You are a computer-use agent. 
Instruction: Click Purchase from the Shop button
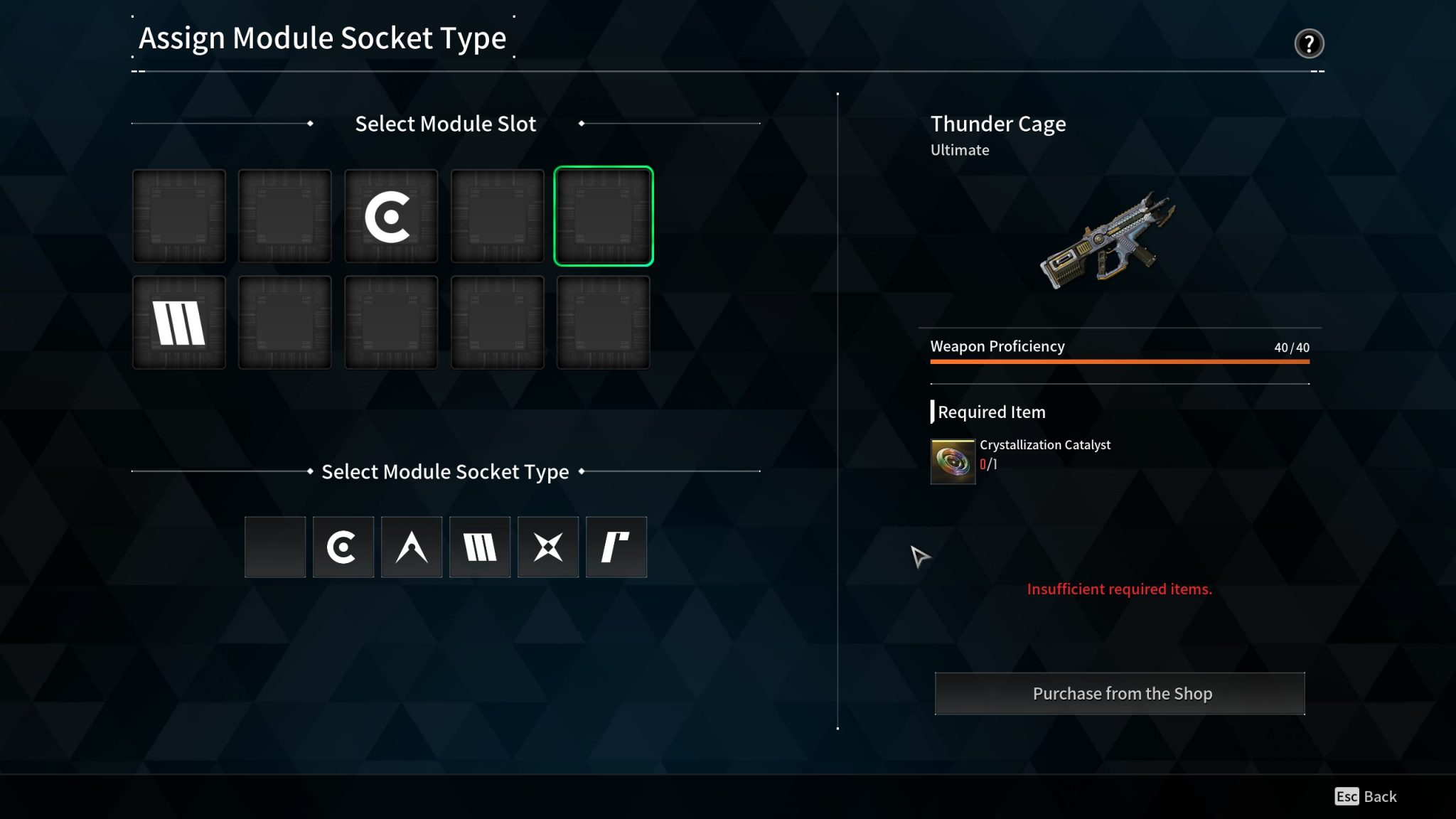pyautogui.click(x=1120, y=693)
